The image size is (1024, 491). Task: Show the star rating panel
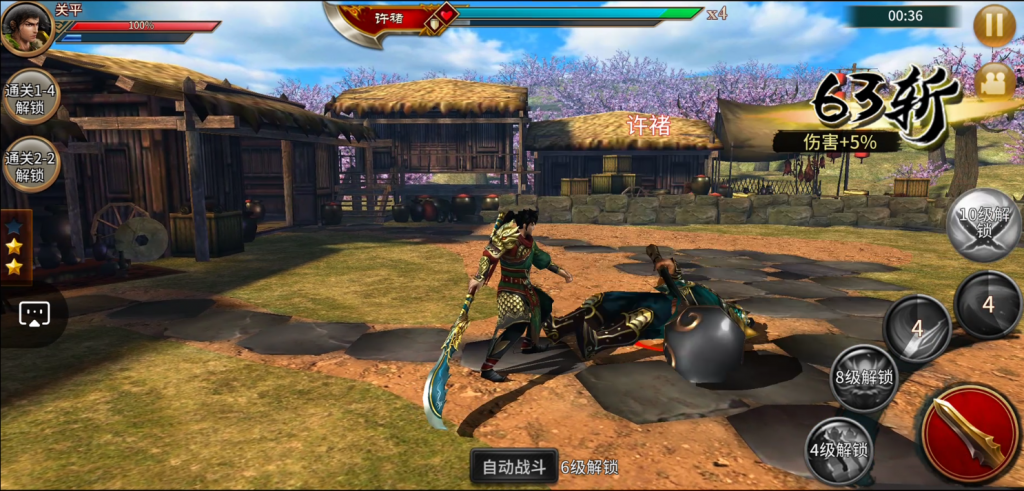coord(15,246)
